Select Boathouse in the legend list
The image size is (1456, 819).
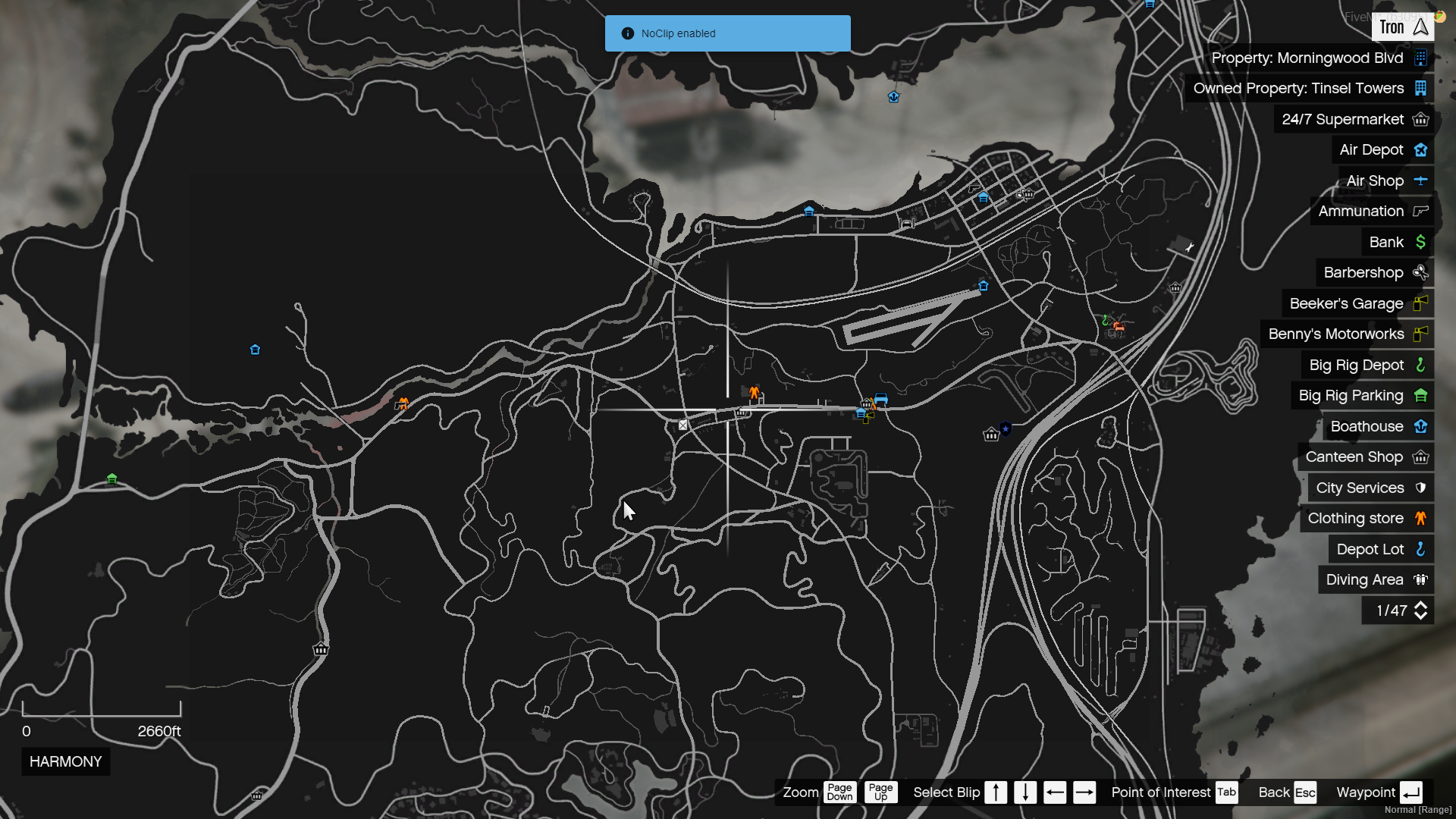click(x=1378, y=427)
